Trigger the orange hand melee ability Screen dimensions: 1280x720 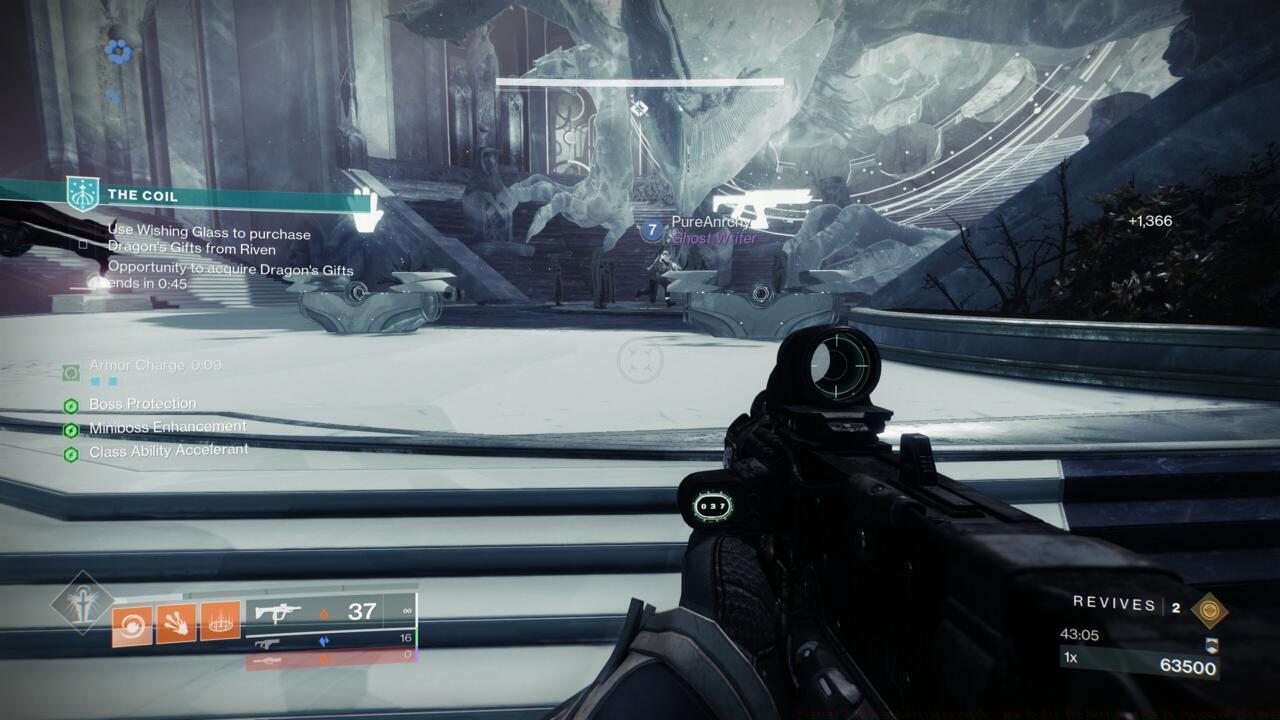click(x=176, y=622)
